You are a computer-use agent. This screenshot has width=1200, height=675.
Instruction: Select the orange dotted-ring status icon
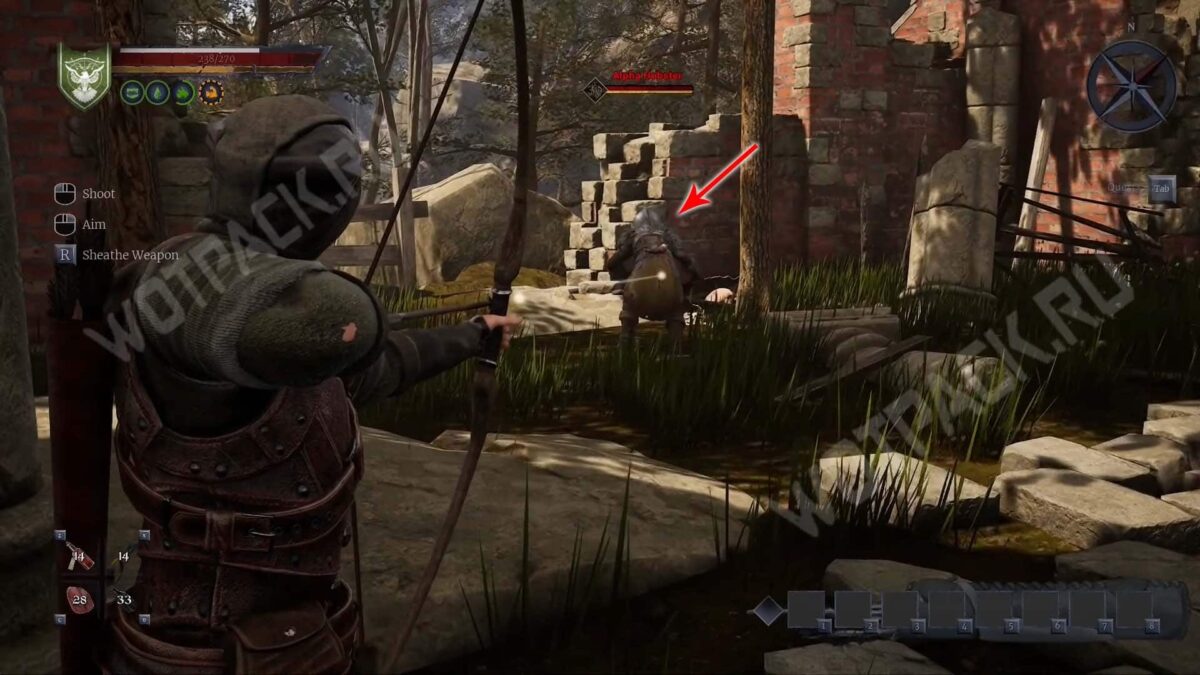pos(210,93)
